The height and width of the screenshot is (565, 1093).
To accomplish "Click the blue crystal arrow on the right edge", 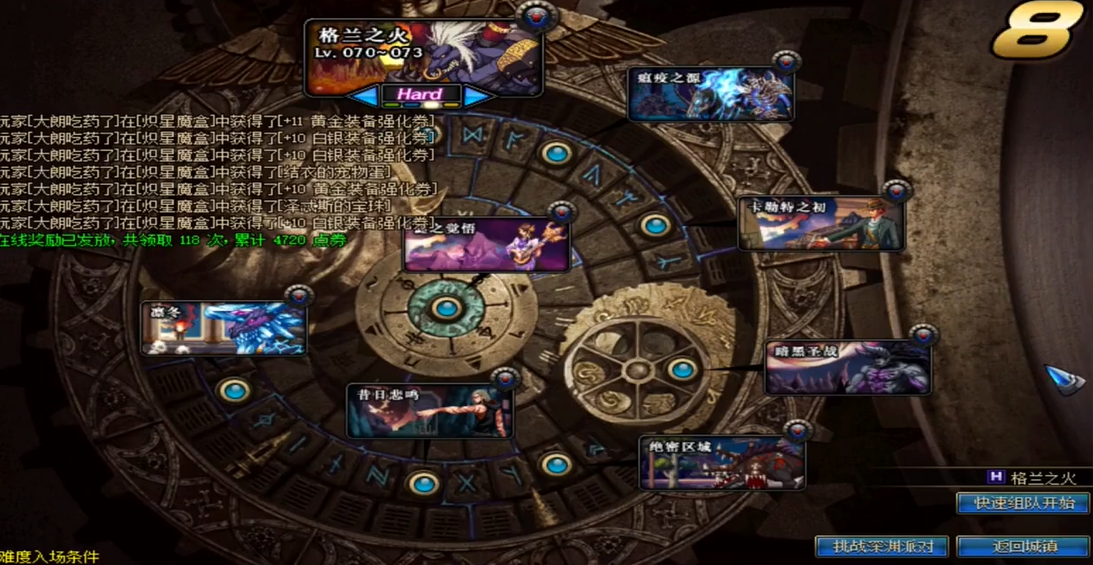I will pos(1065,380).
